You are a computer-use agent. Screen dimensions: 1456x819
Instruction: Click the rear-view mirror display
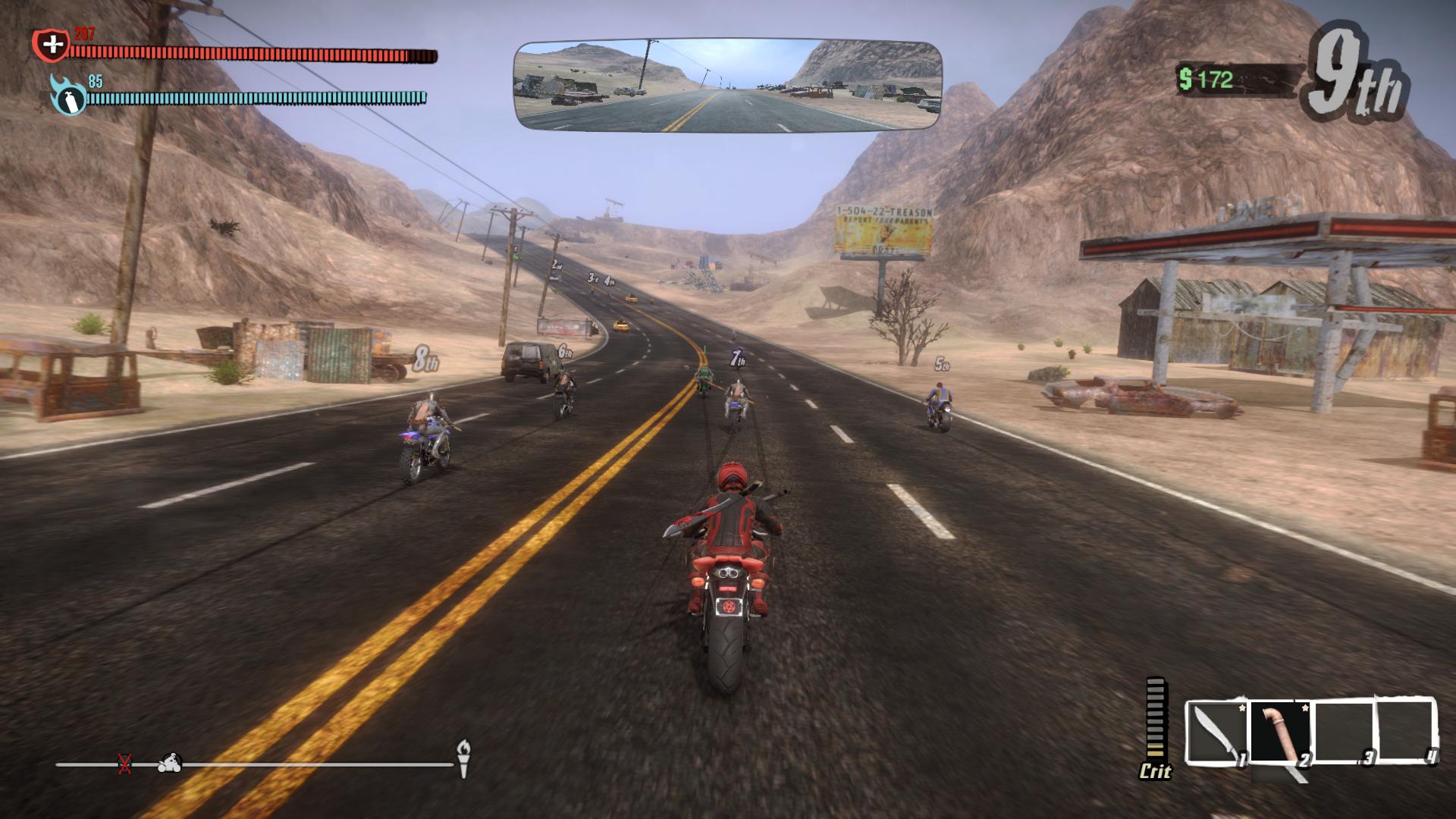pos(728,85)
